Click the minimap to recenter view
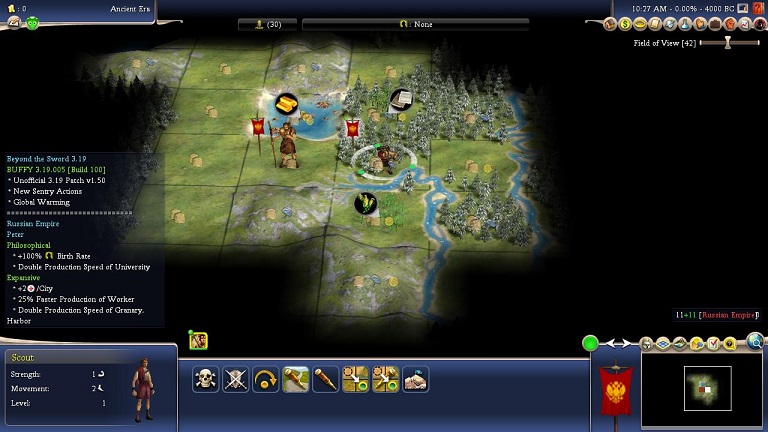Image resolution: width=768 pixels, height=432 pixels. tap(707, 387)
